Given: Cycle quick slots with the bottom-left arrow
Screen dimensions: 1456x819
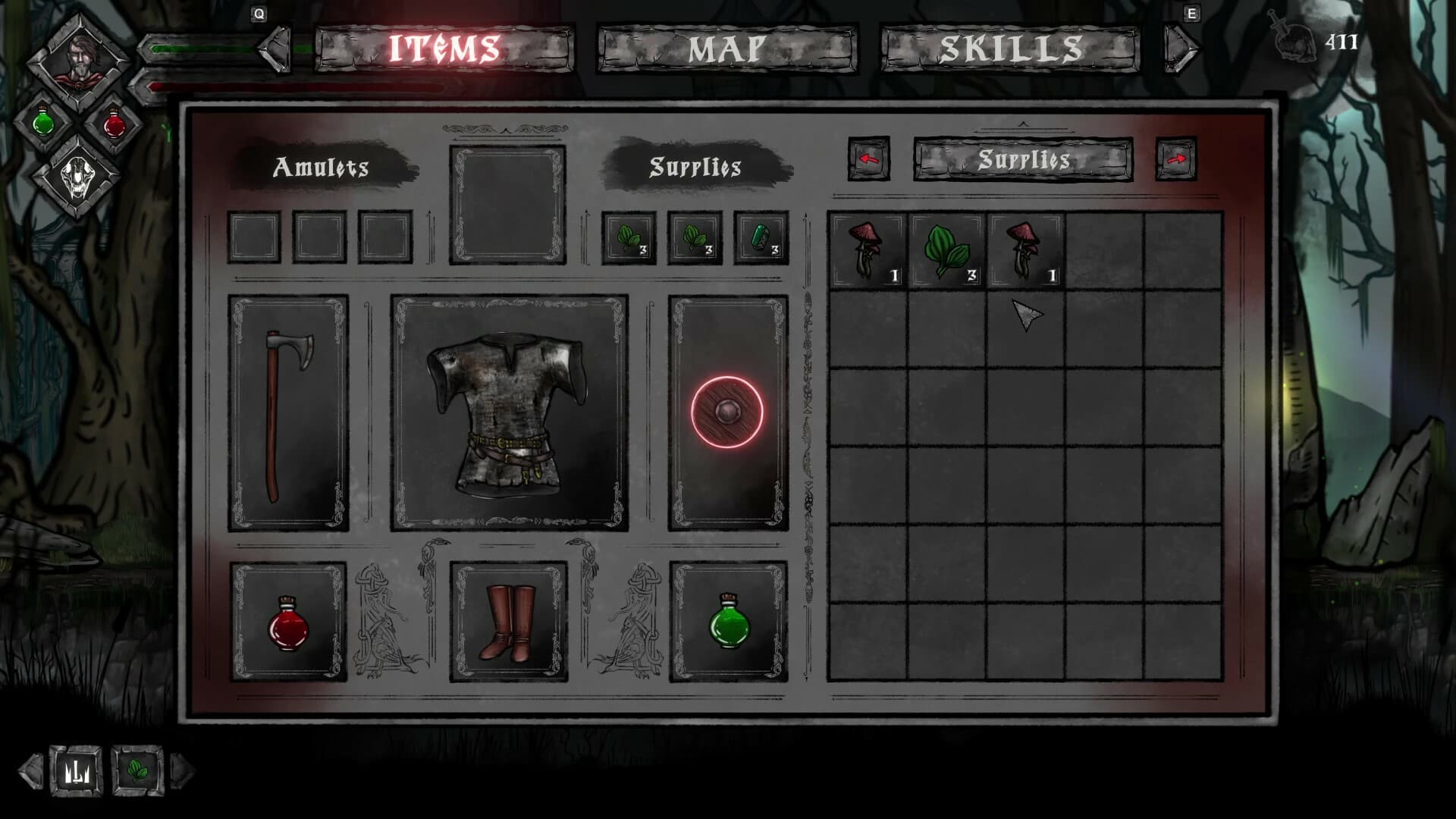Looking at the screenshot, I should 30,769.
